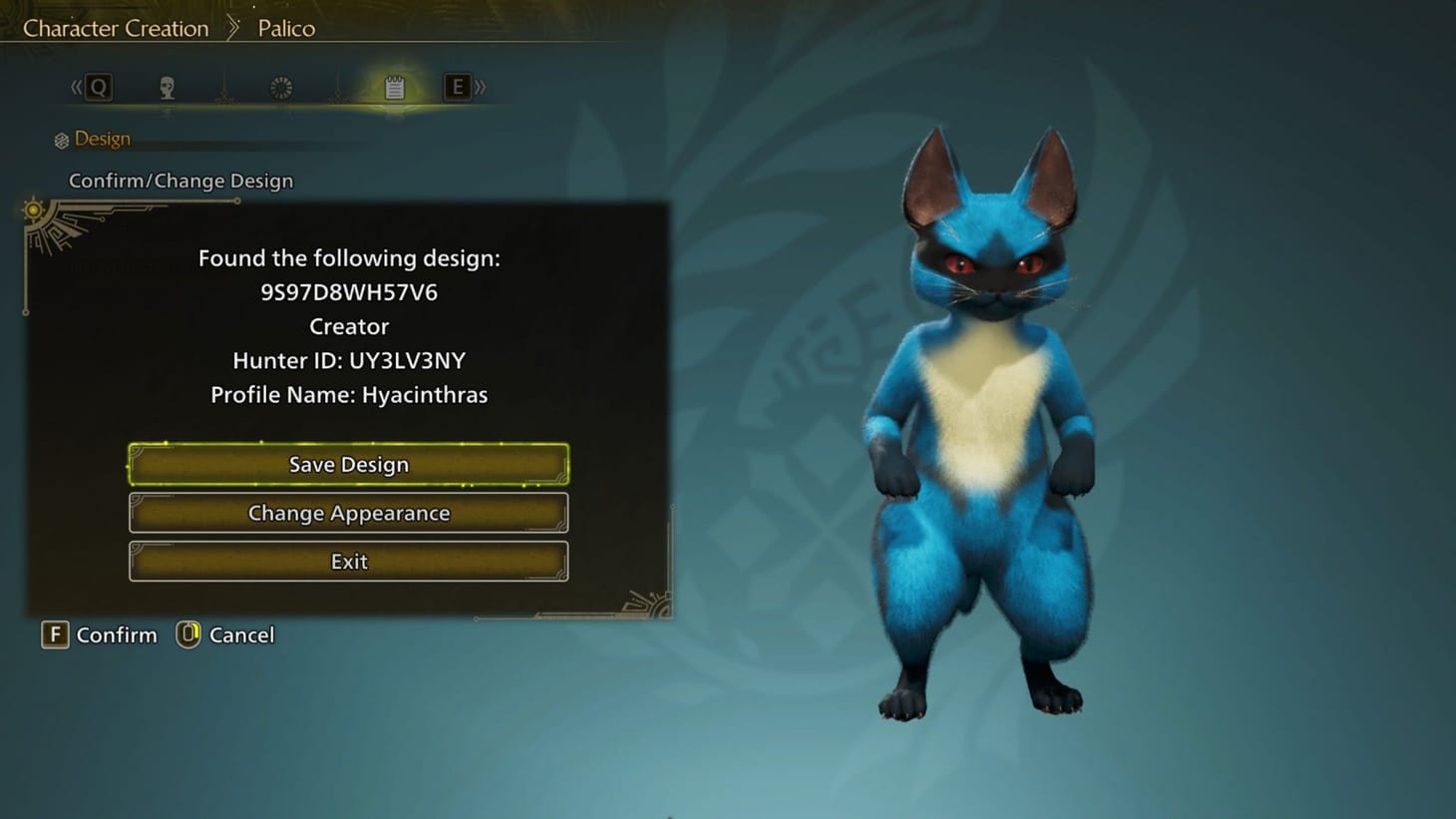This screenshot has height=819, width=1456.
Task: Select the Palico breadcrumb entry
Action: click(x=286, y=29)
